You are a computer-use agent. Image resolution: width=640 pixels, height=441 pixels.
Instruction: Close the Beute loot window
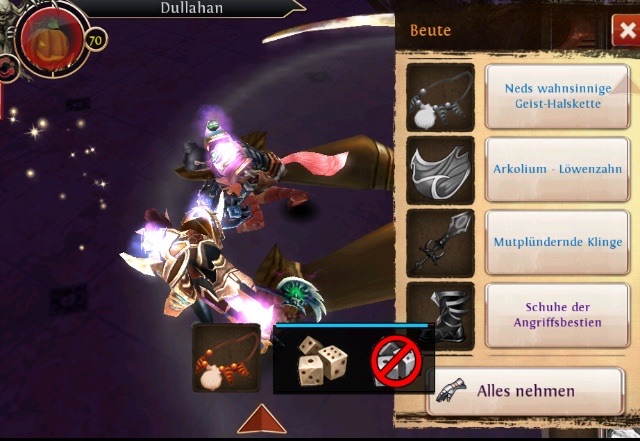(x=622, y=32)
